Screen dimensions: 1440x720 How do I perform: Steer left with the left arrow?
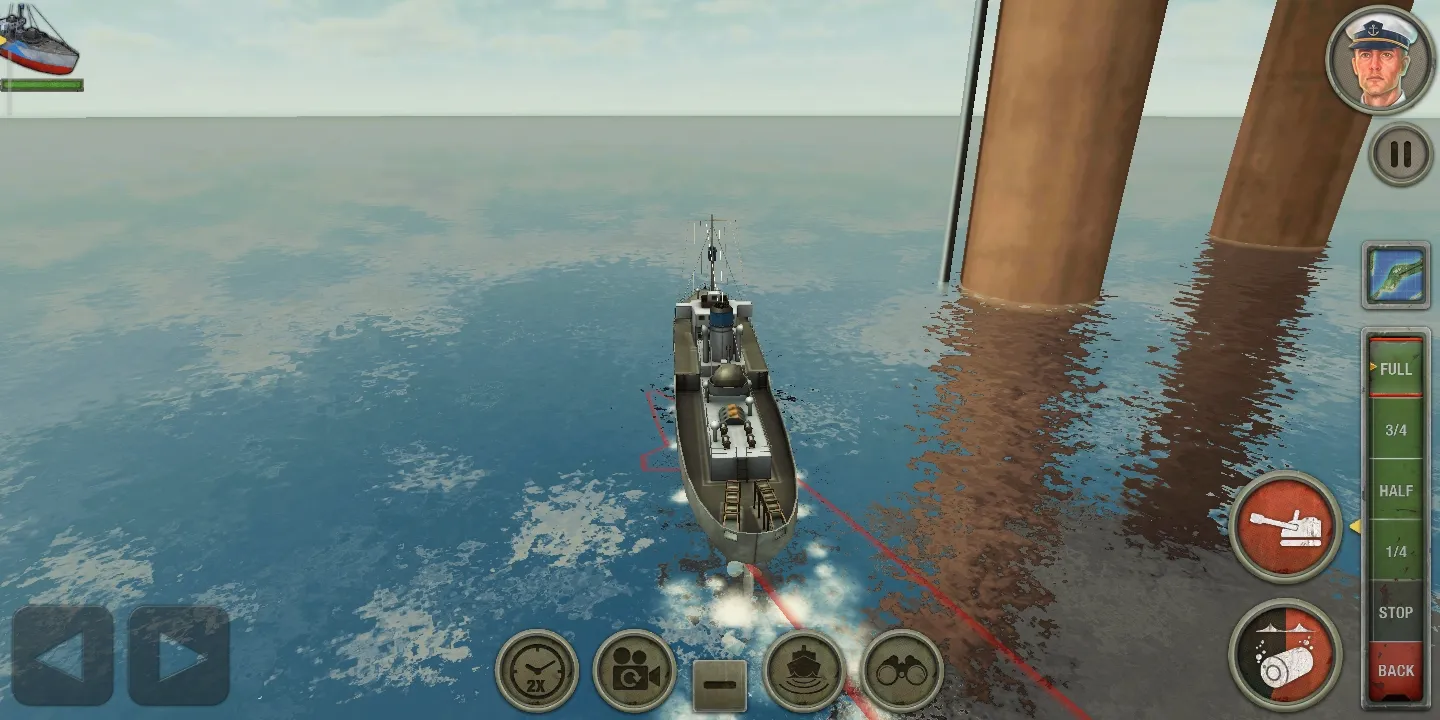pyautogui.click(x=62, y=656)
